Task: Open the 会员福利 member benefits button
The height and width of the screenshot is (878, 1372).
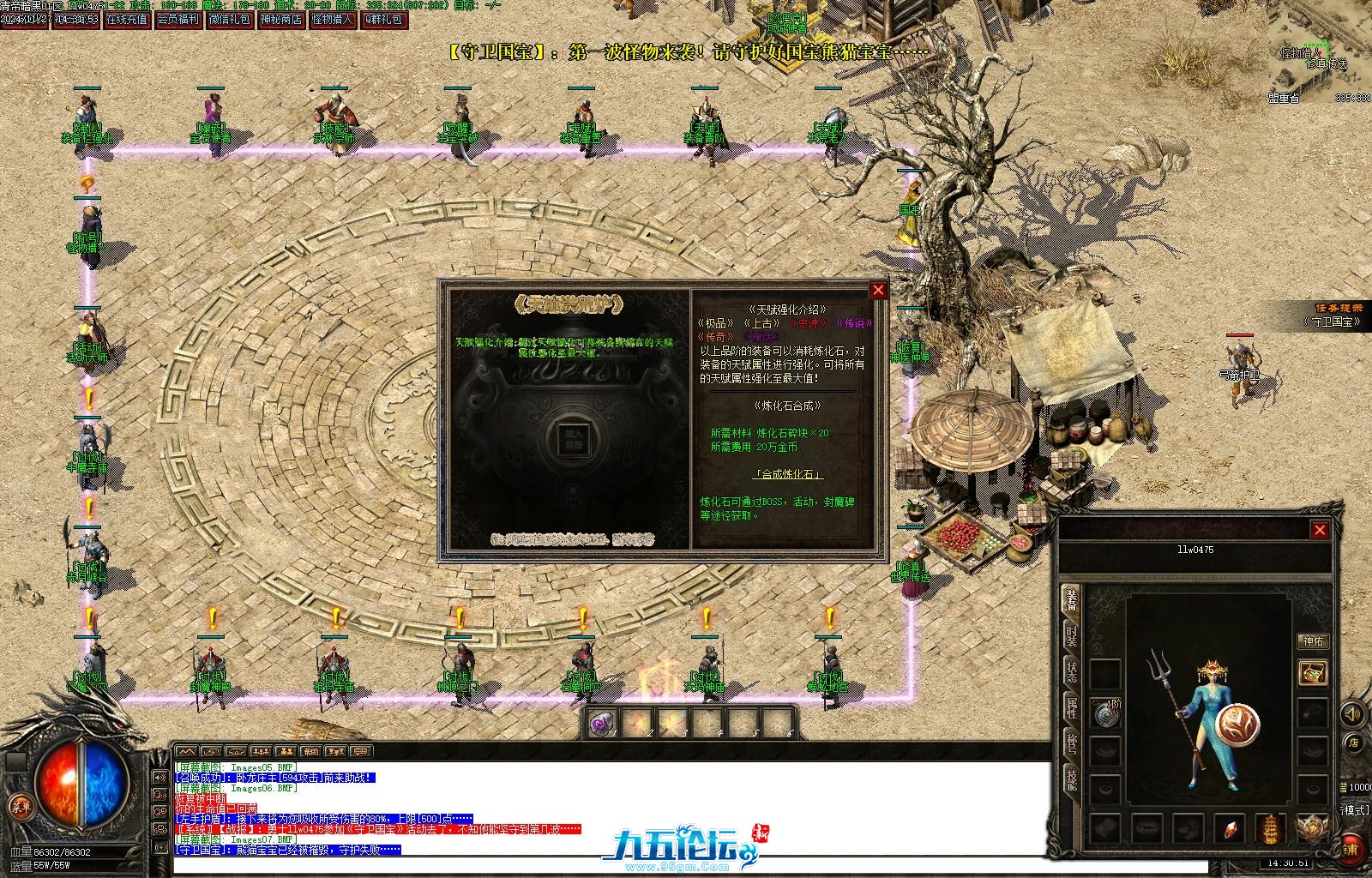Action: tap(178, 20)
